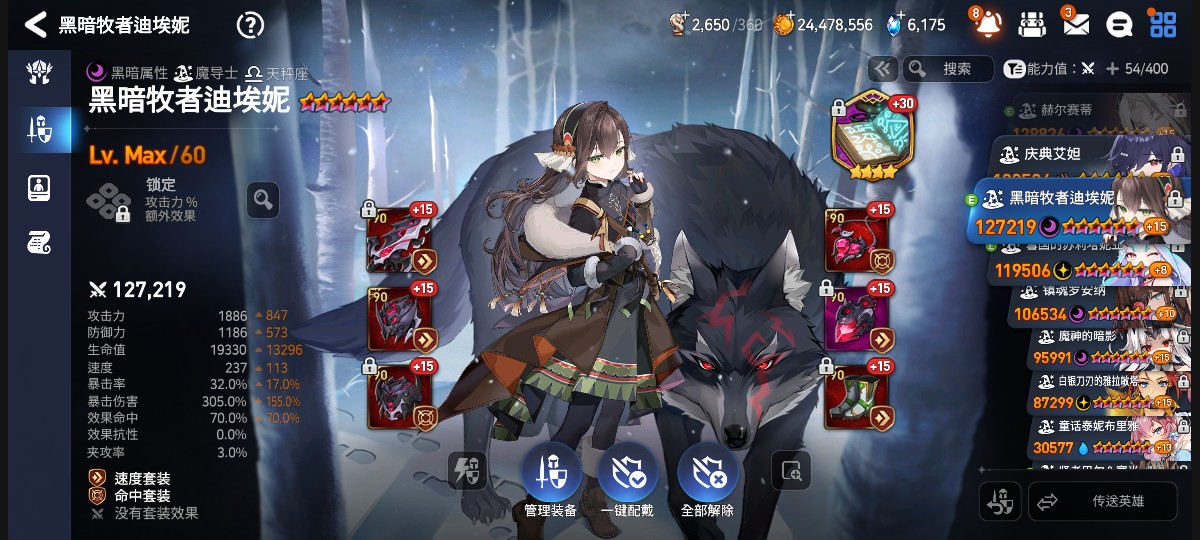Select the equipment tab with sword and shield
This screenshot has height=540, width=1200.
(x=40, y=128)
